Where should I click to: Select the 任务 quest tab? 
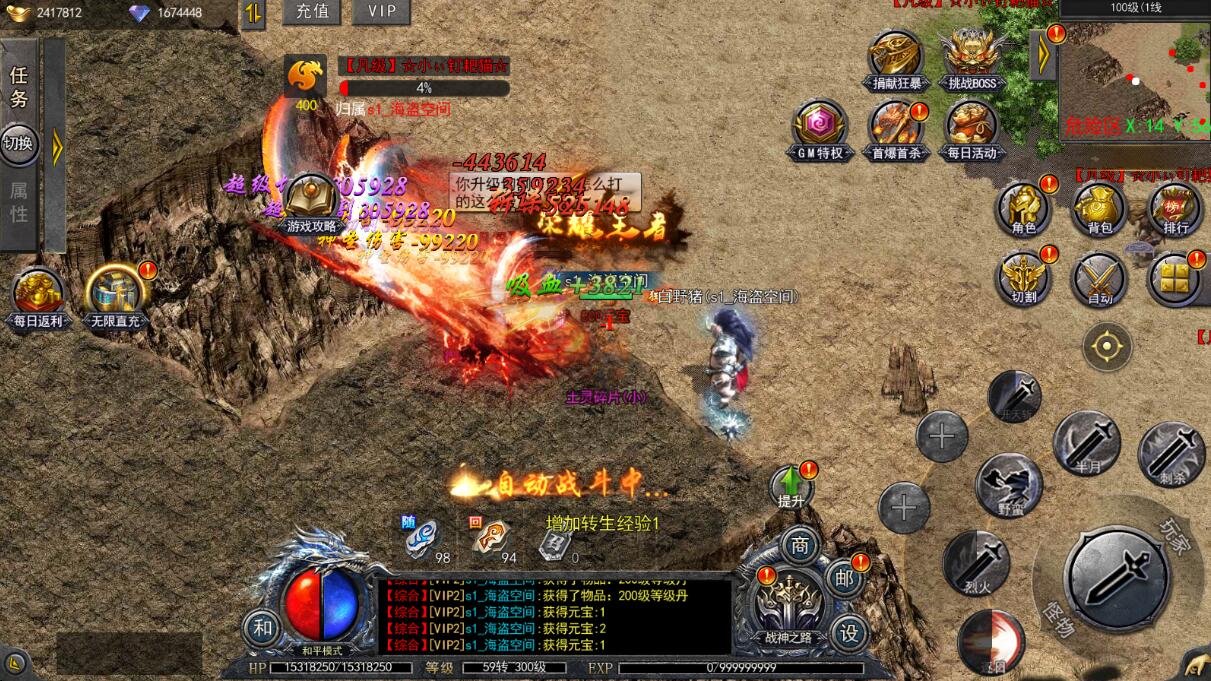[19, 87]
